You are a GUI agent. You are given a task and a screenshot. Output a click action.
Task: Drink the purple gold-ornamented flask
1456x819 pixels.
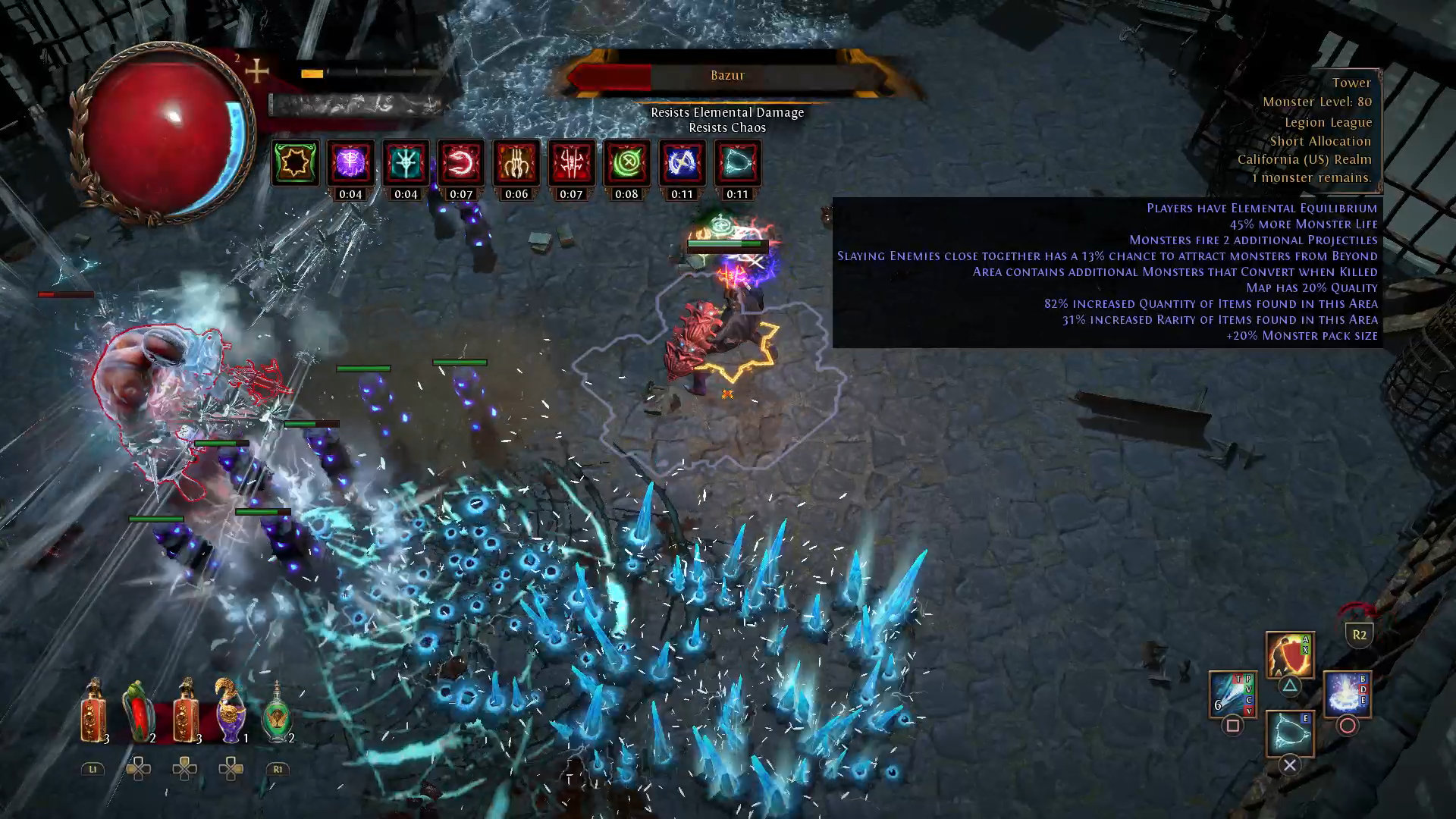coord(231,713)
